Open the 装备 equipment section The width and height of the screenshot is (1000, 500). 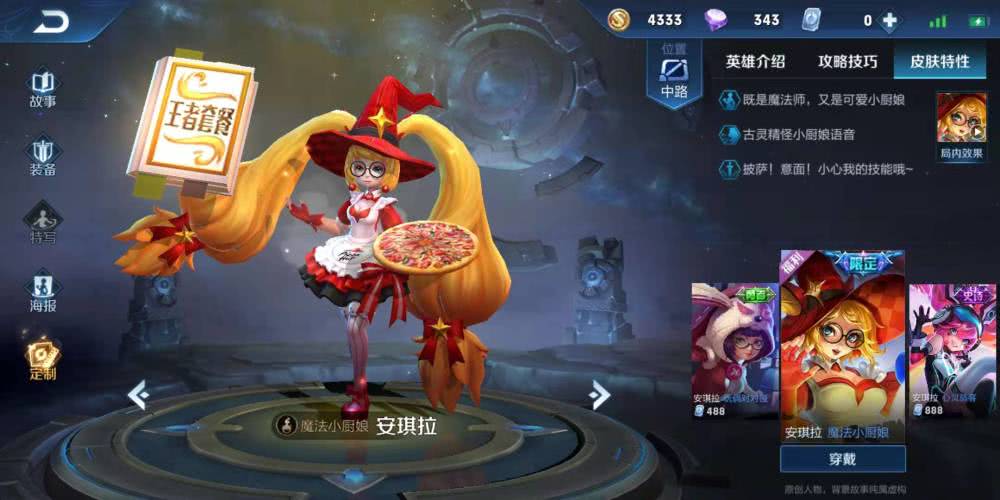43,156
